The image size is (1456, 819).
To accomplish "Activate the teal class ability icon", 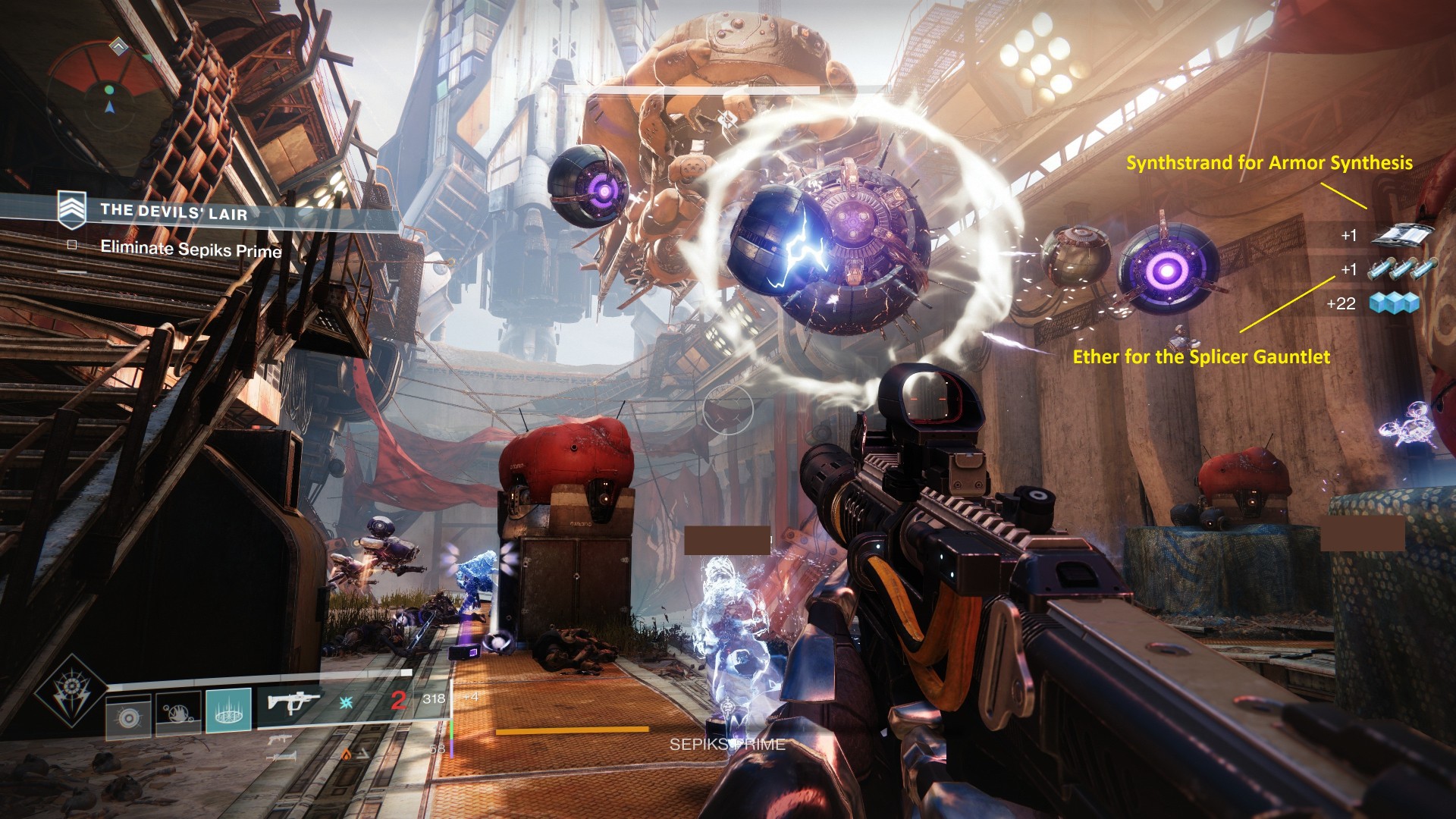I will (x=228, y=711).
